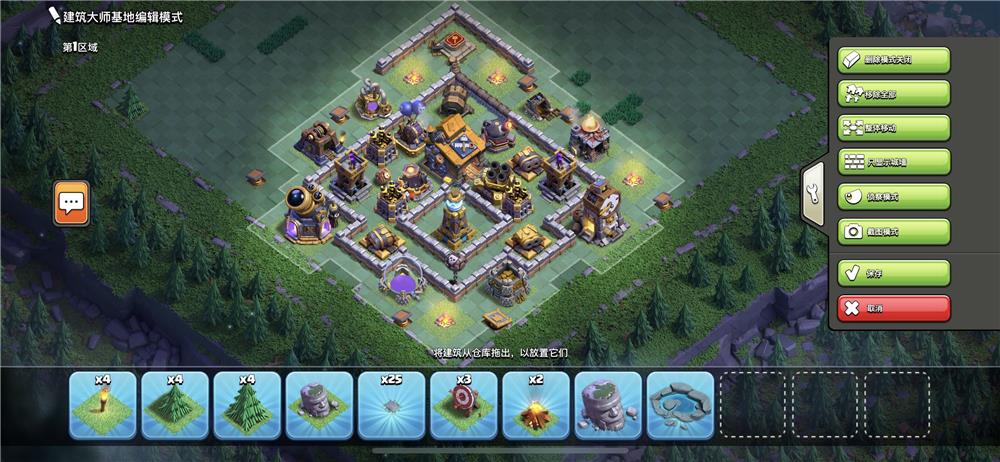Choose the 只显示城墙 walls only option
The height and width of the screenshot is (462, 1000).
click(x=894, y=162)
